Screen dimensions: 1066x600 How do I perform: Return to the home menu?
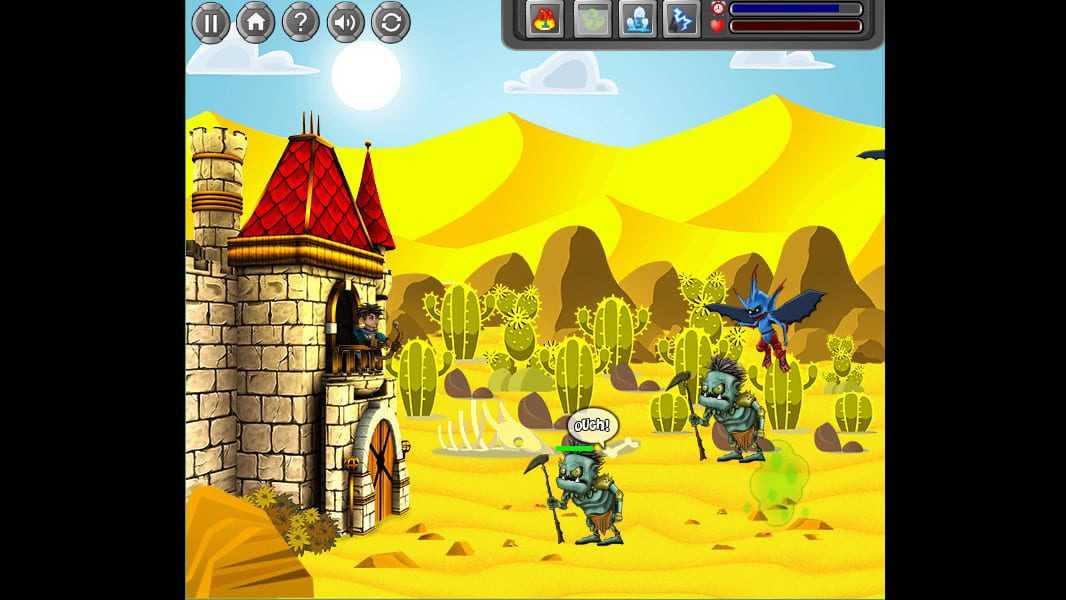256,22
